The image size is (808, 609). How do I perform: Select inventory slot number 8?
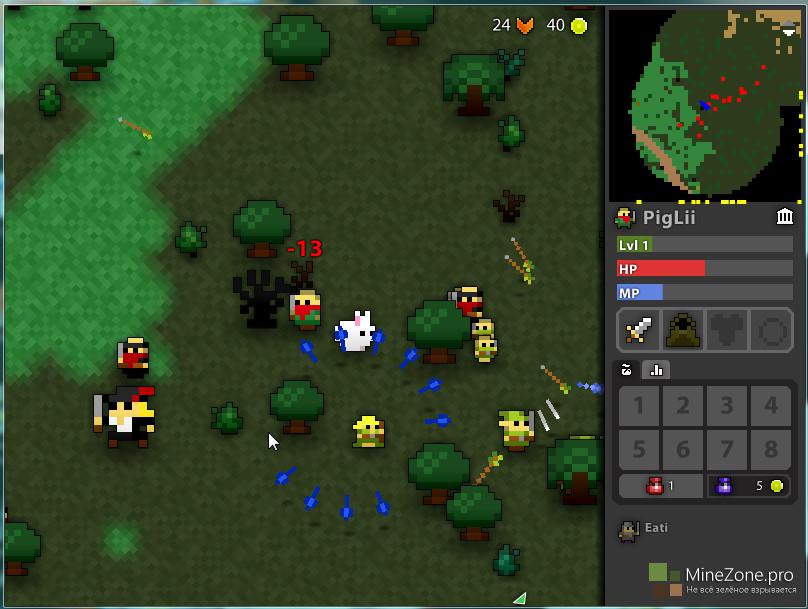click(771, 449)
